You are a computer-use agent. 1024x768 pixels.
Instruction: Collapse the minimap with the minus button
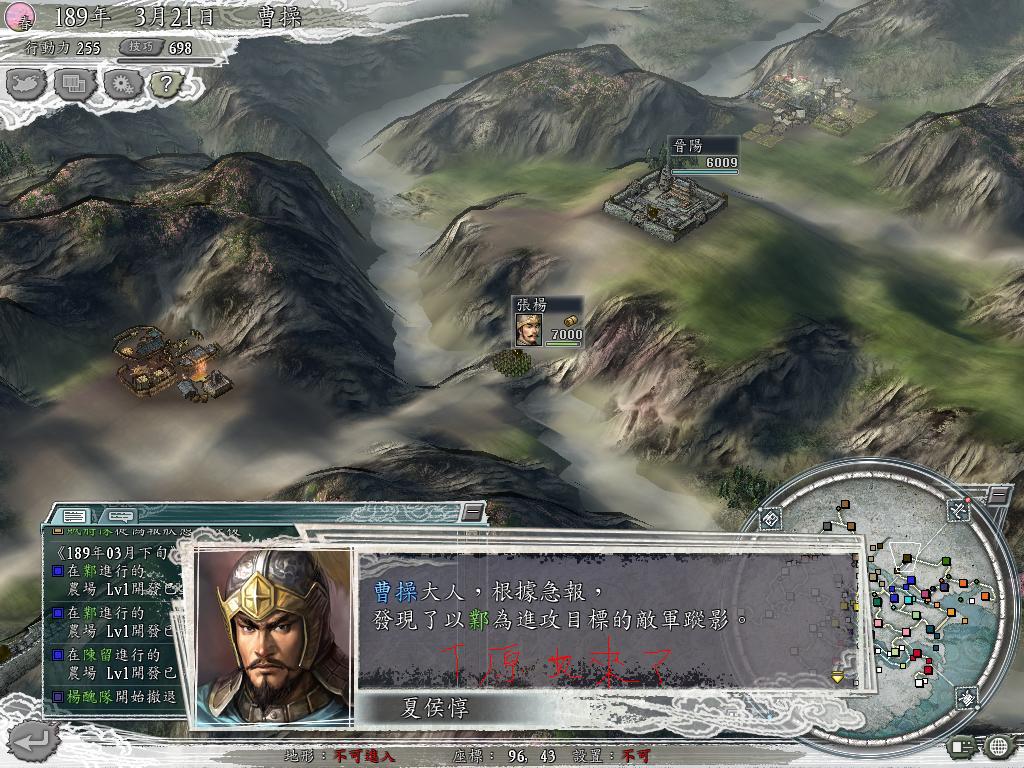coord(998,494)
